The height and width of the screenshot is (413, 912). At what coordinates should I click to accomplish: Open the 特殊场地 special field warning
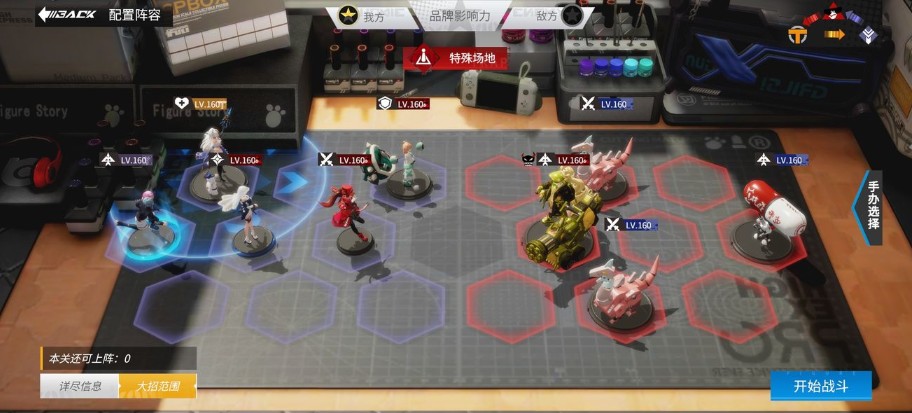click(456, 57)
